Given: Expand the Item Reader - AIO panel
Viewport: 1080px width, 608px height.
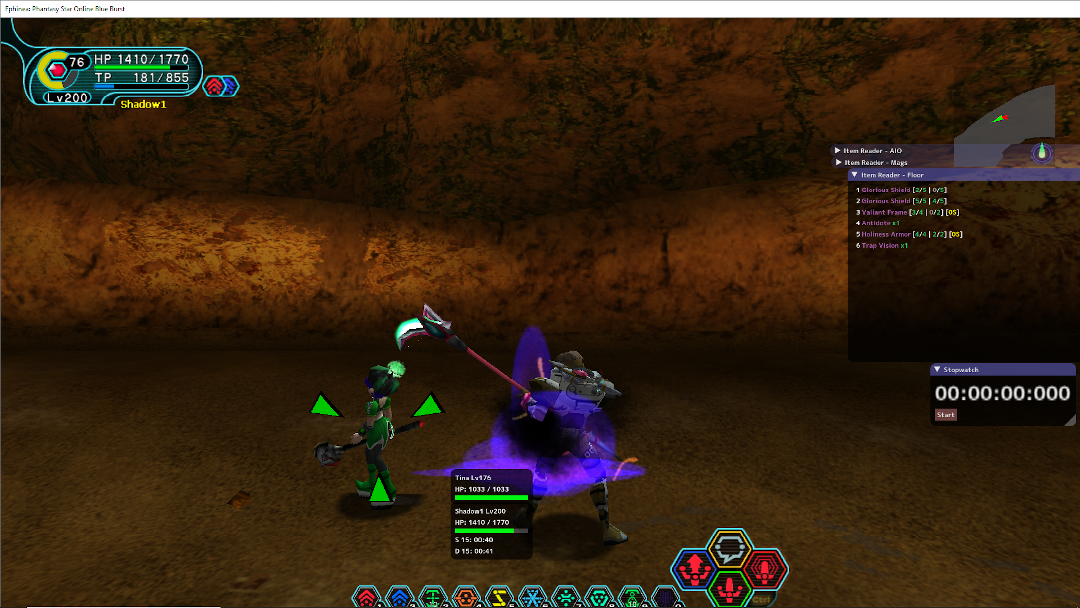Looking at the screenshot, I should point(838,150).
